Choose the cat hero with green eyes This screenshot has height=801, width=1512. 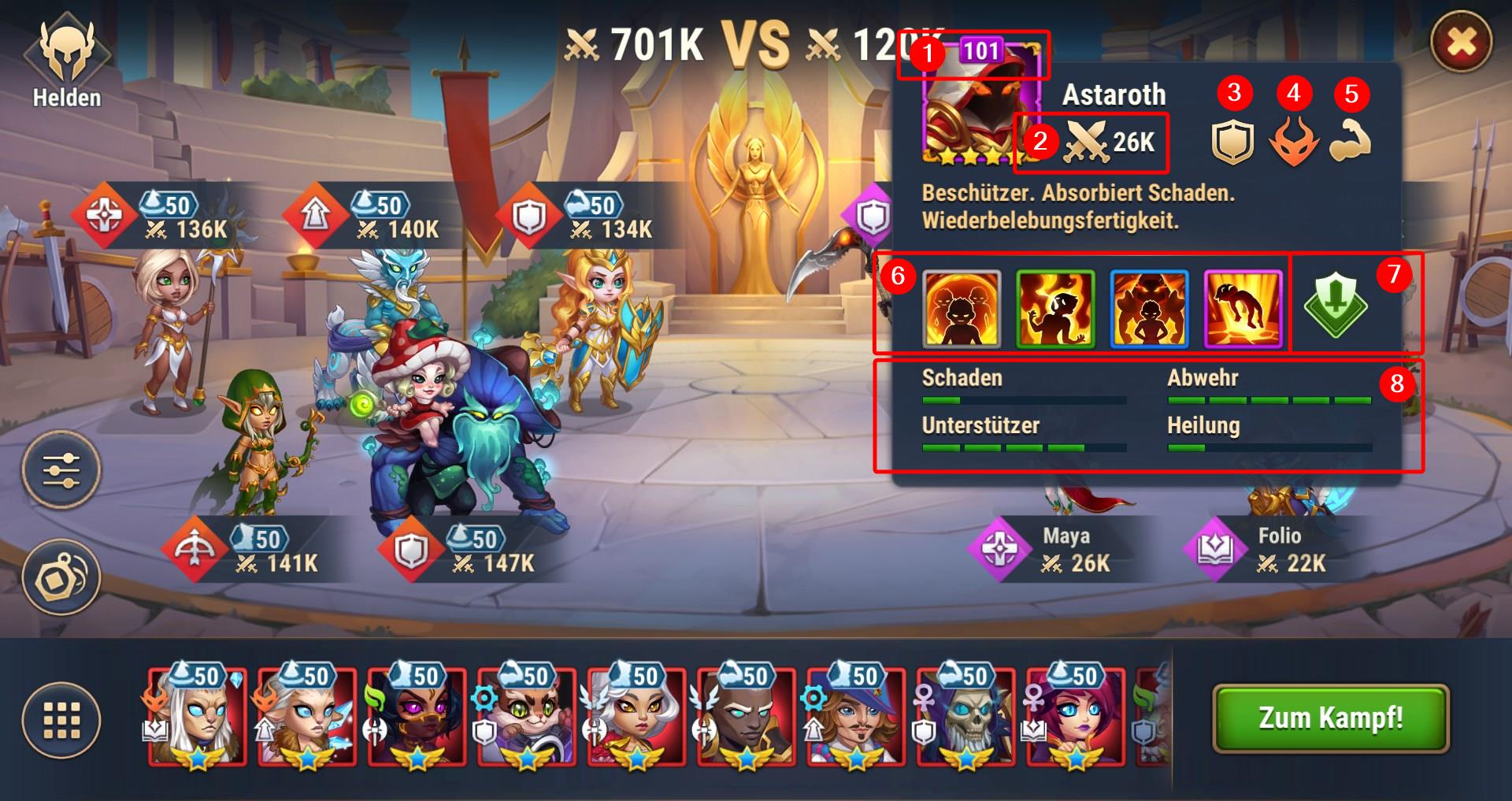[526, 717]
